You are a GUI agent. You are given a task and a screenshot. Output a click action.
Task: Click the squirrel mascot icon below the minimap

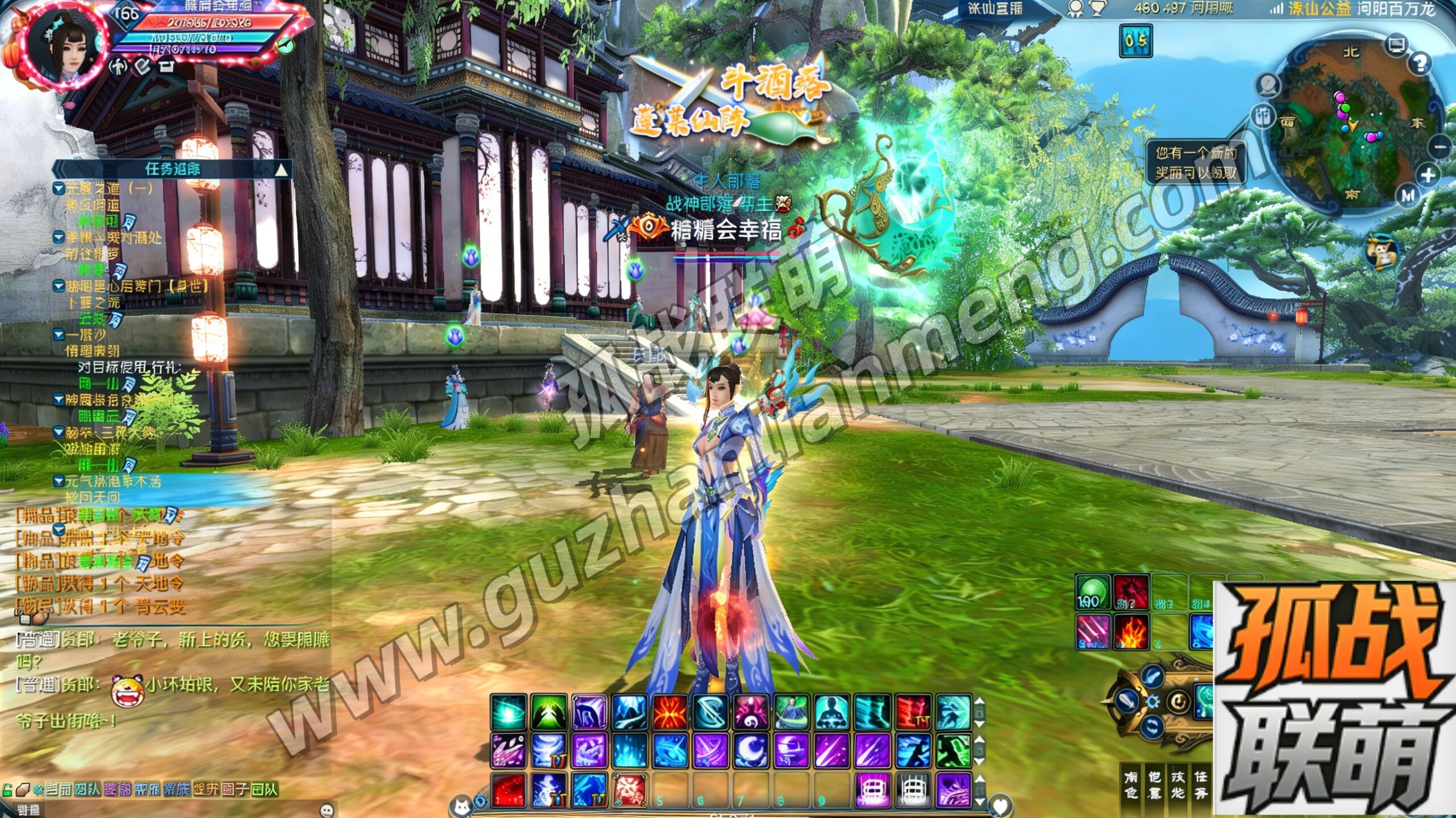click(1382, 252)
